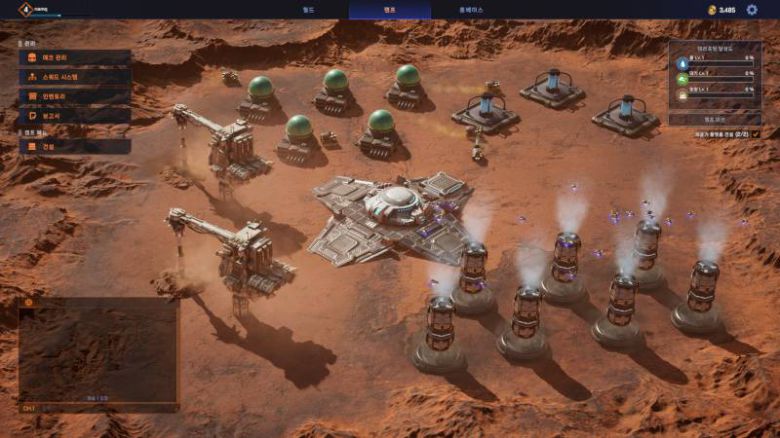
Task: Open the settings gear icon
Action: pos(750,9)
